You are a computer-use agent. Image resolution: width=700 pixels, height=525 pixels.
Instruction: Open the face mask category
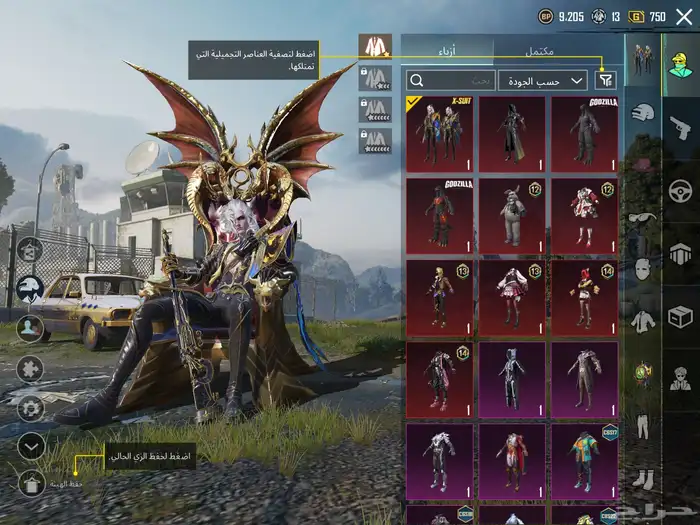point(643,269)
